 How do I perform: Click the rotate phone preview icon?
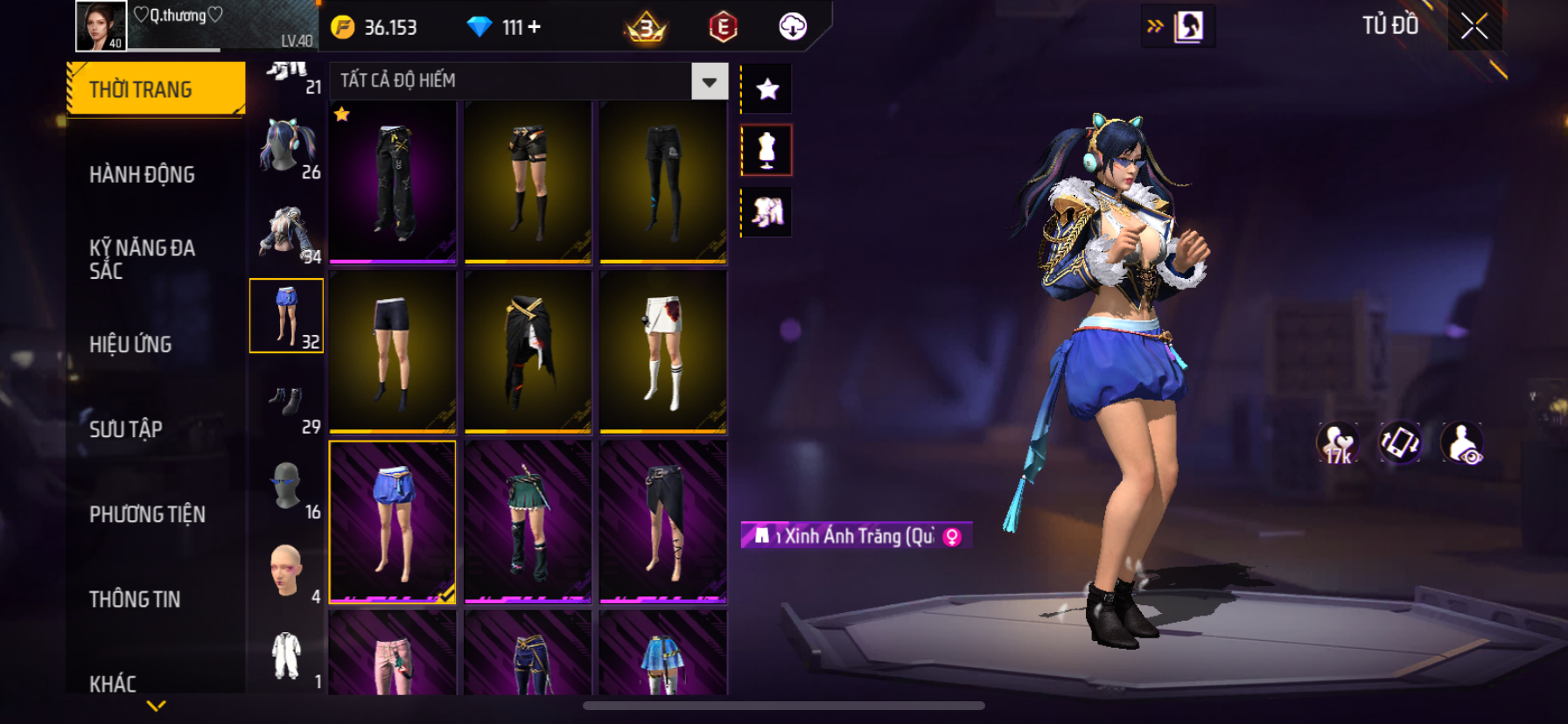tap(1399, 442)
